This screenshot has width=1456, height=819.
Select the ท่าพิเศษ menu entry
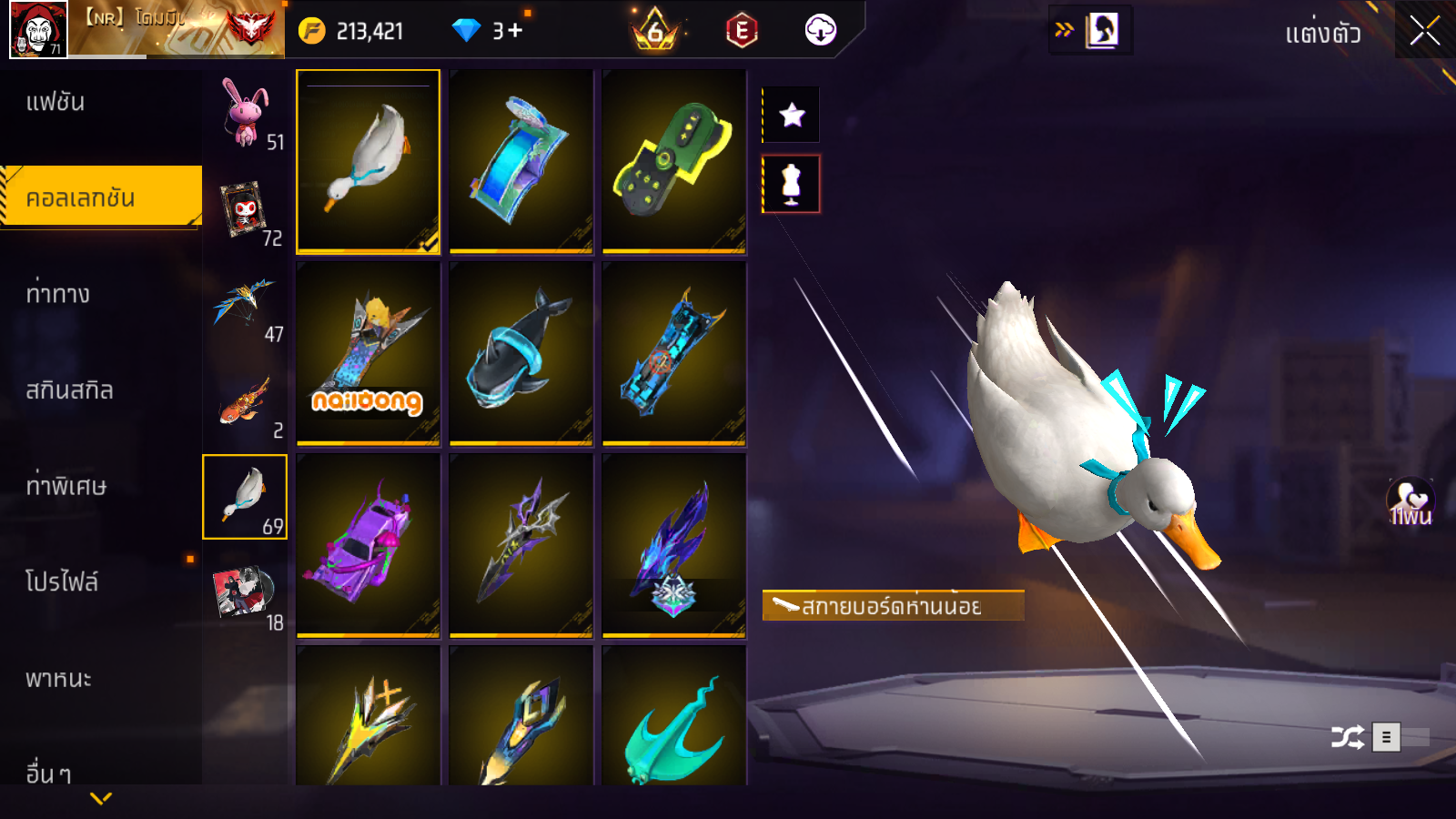coord(66,486)
